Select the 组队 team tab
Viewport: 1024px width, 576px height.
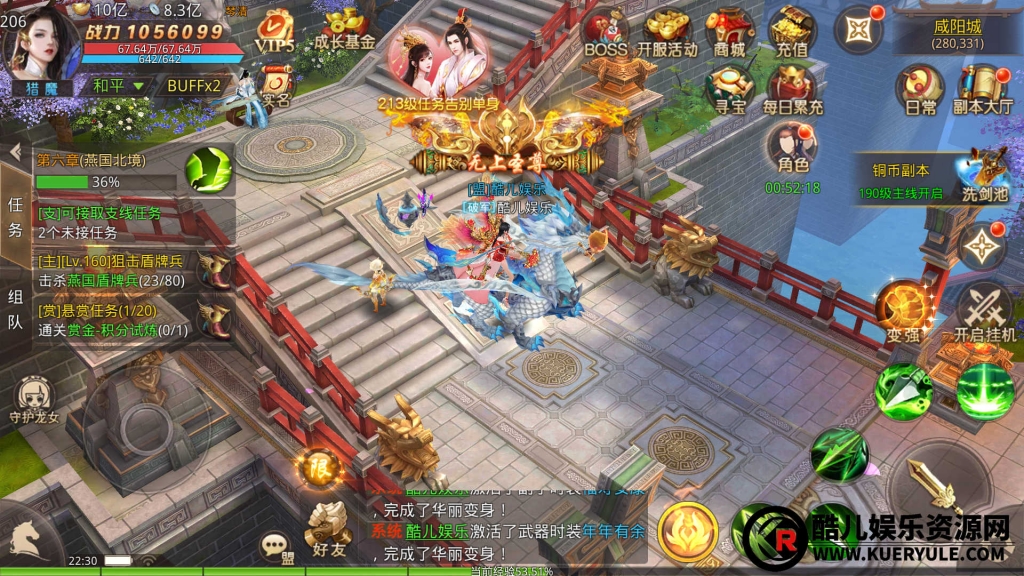point(15,309)
